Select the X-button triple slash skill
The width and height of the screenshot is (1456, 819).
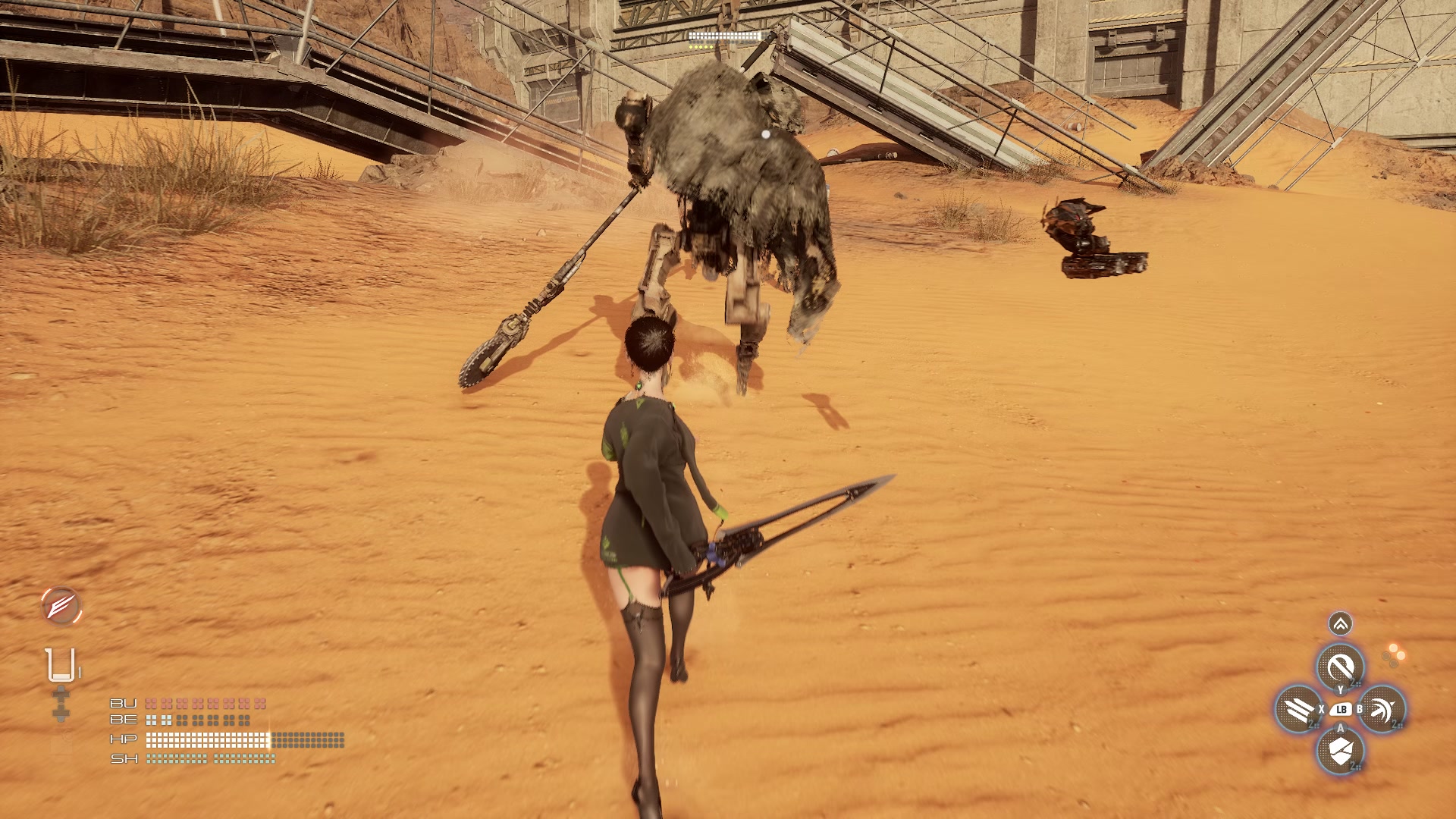click(1298, 710)
